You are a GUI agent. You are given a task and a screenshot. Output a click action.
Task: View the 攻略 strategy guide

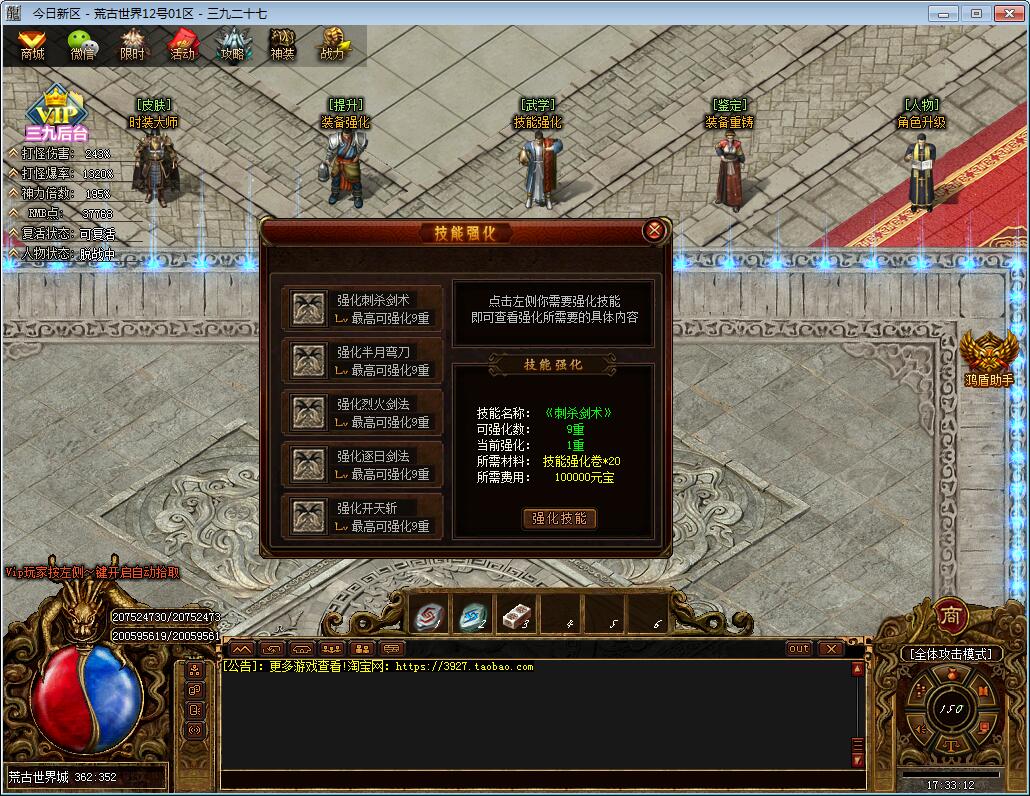click(x=232, y=45)
